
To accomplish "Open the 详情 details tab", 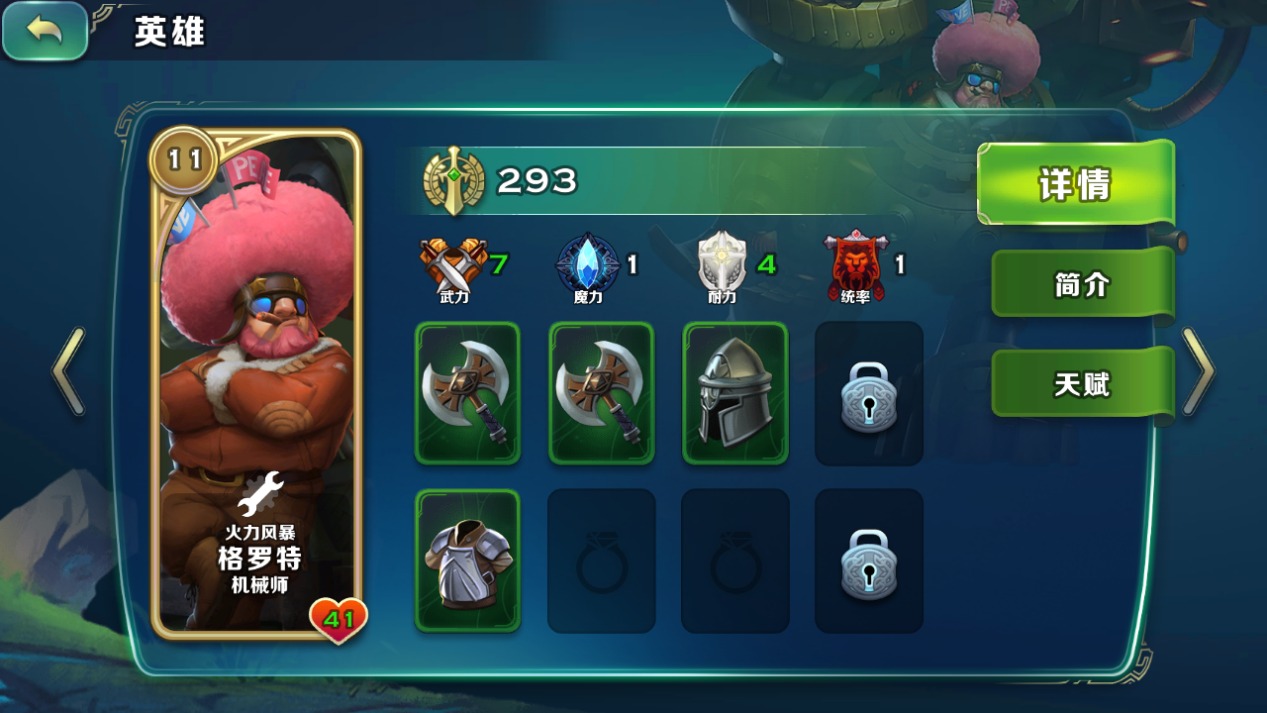I will coord(1075,184).
